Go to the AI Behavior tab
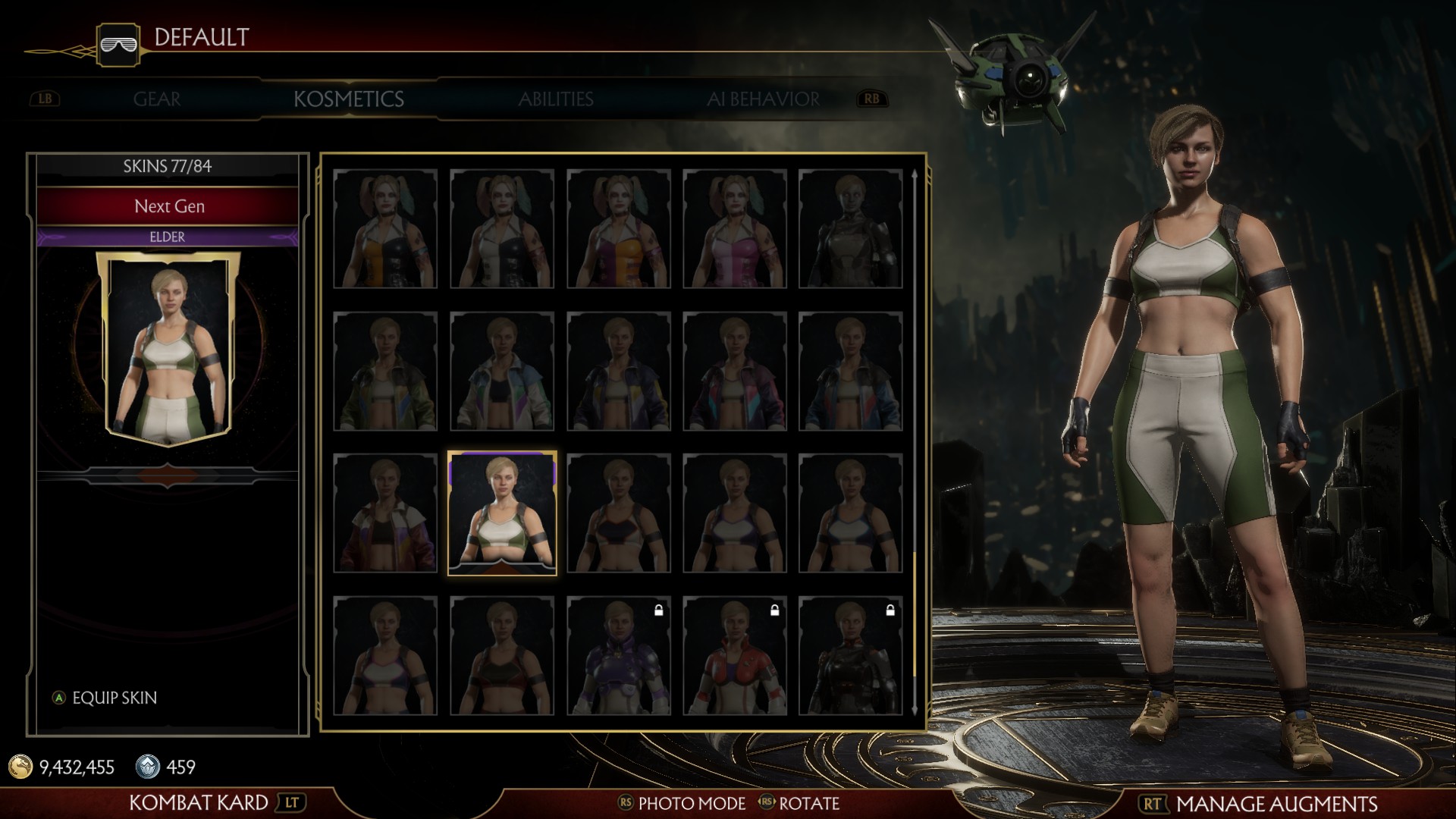This screenshot has width=1456, height=819. pos(763,99)
